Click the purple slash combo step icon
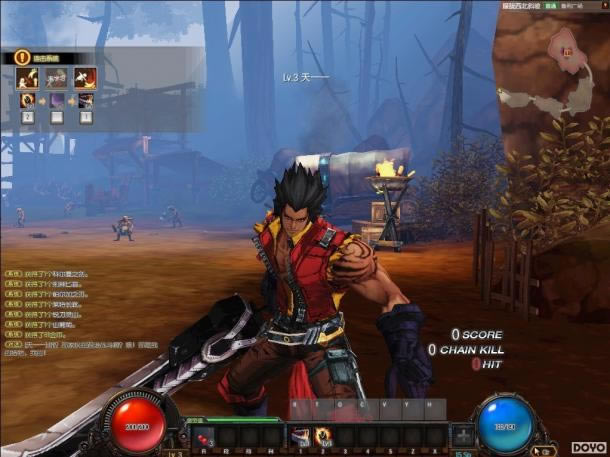 point(56,100)
